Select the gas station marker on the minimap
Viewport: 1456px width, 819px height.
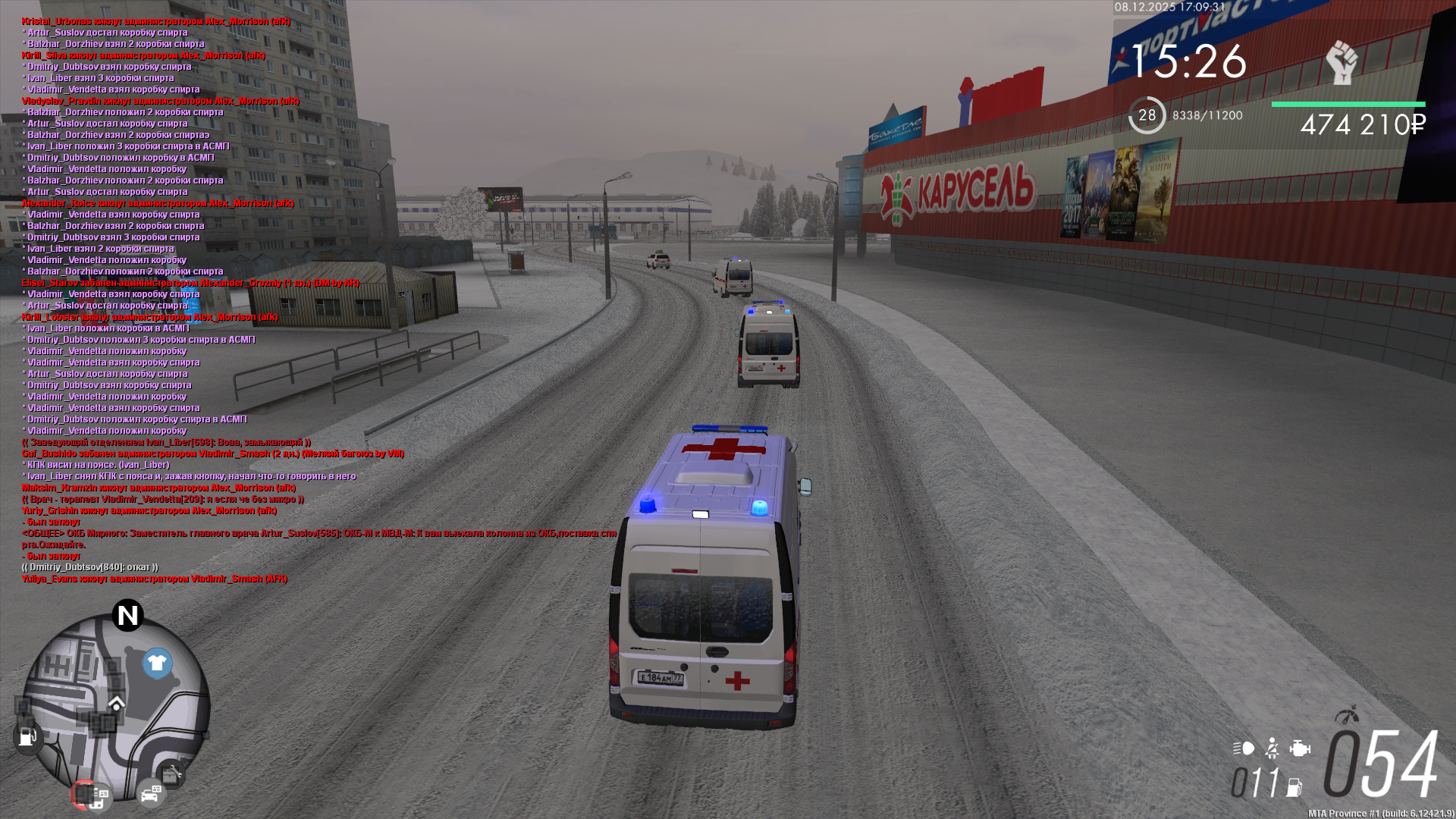[x=27, y=736]
